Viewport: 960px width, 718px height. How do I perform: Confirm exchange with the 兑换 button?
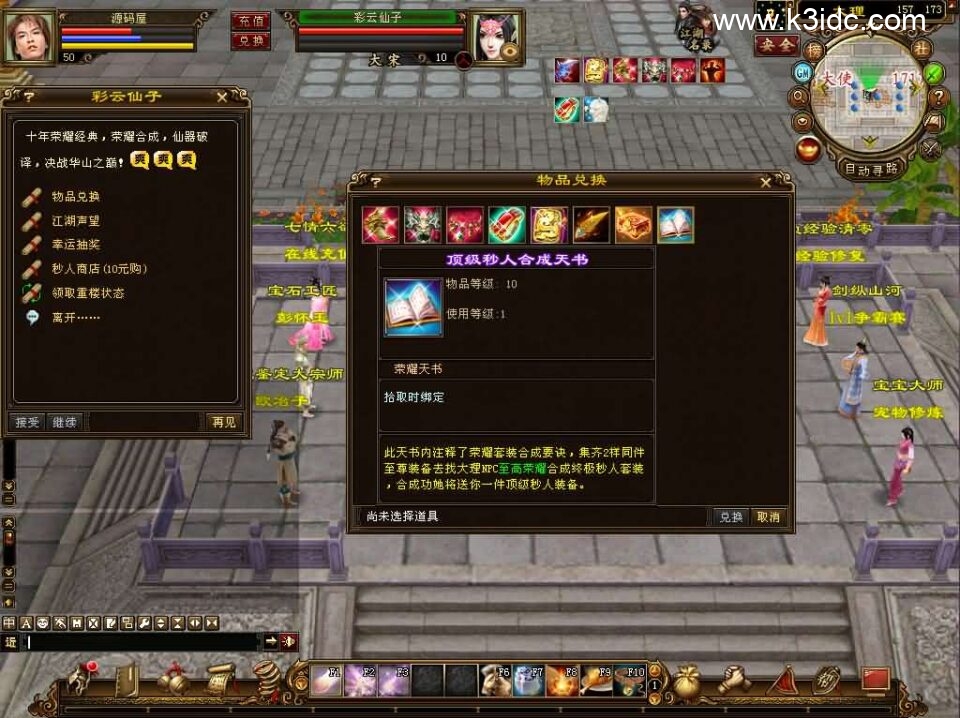pyautogui.click(x=731, y=517)
